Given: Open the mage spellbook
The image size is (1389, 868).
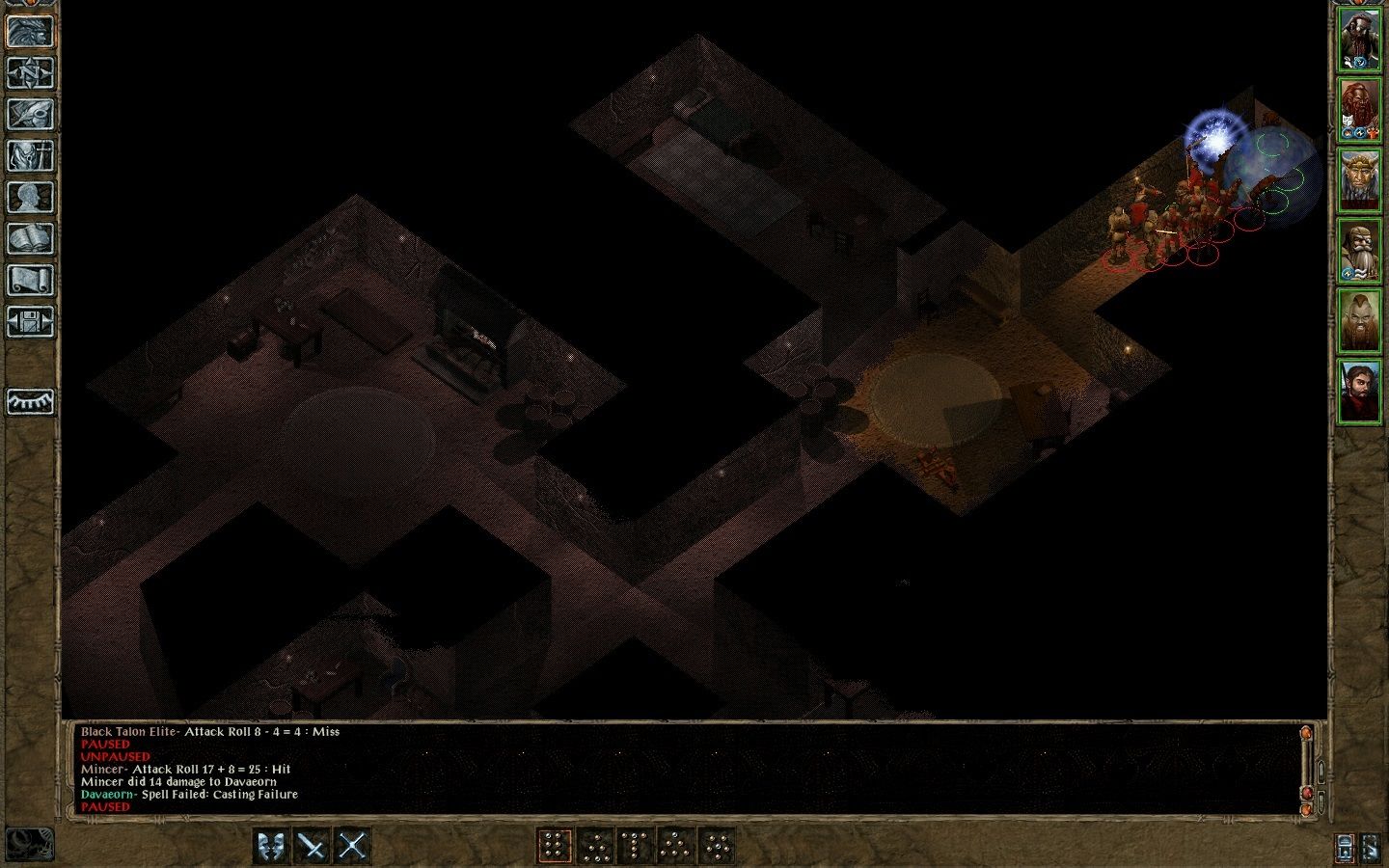Looking at the screenshot, I should pos(30,239).
